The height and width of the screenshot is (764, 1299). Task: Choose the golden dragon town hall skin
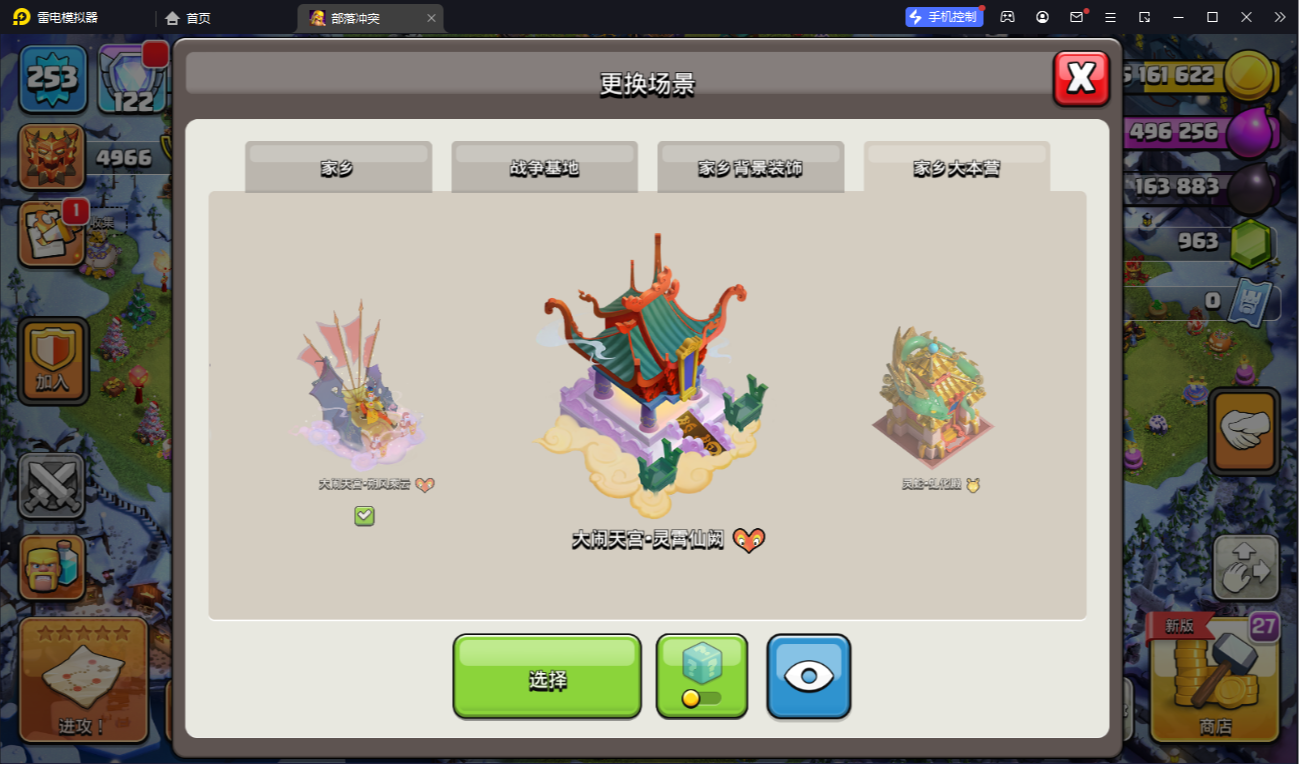(x=933, y=397)
